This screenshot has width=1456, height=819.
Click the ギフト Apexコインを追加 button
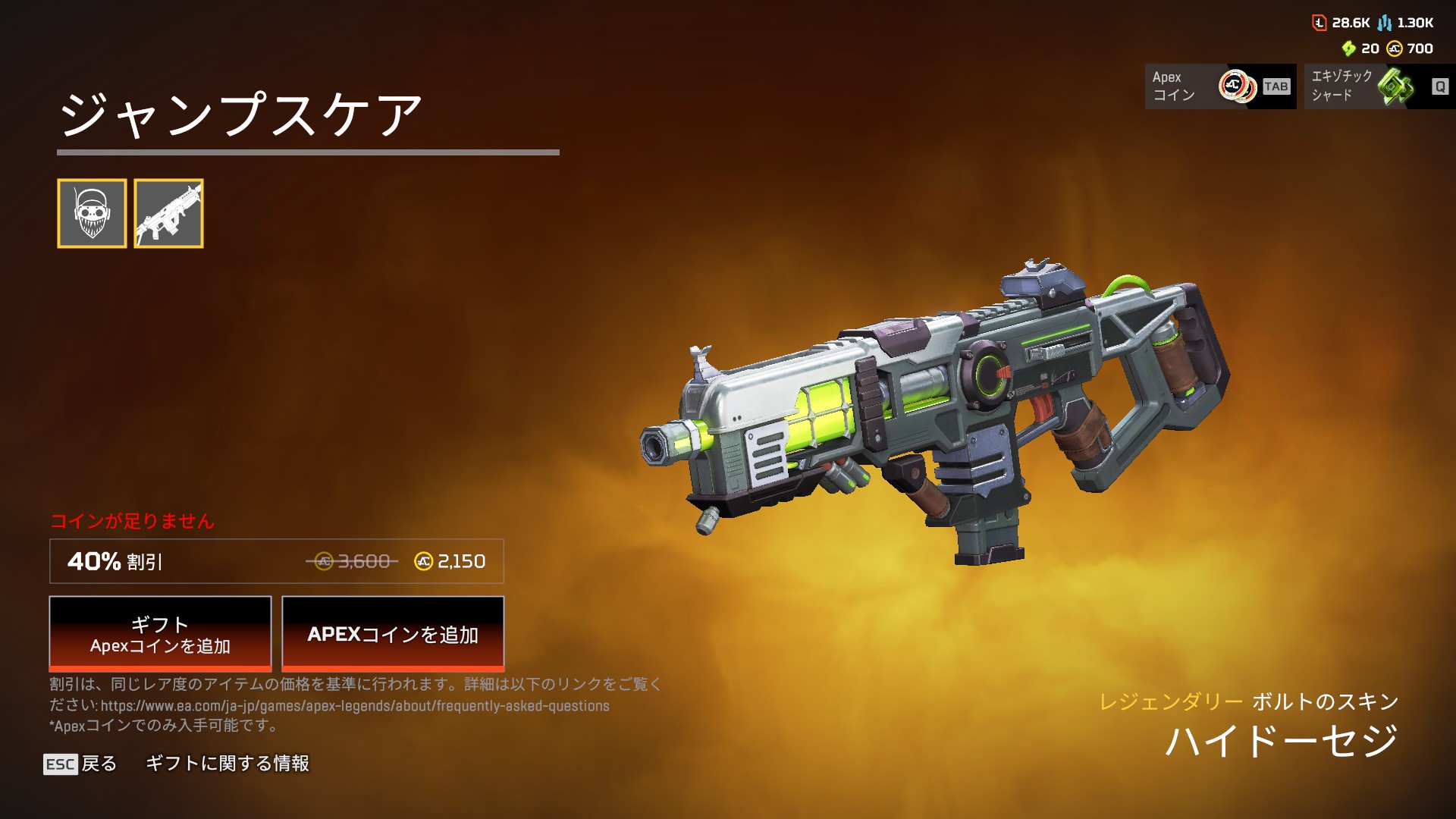160,633
